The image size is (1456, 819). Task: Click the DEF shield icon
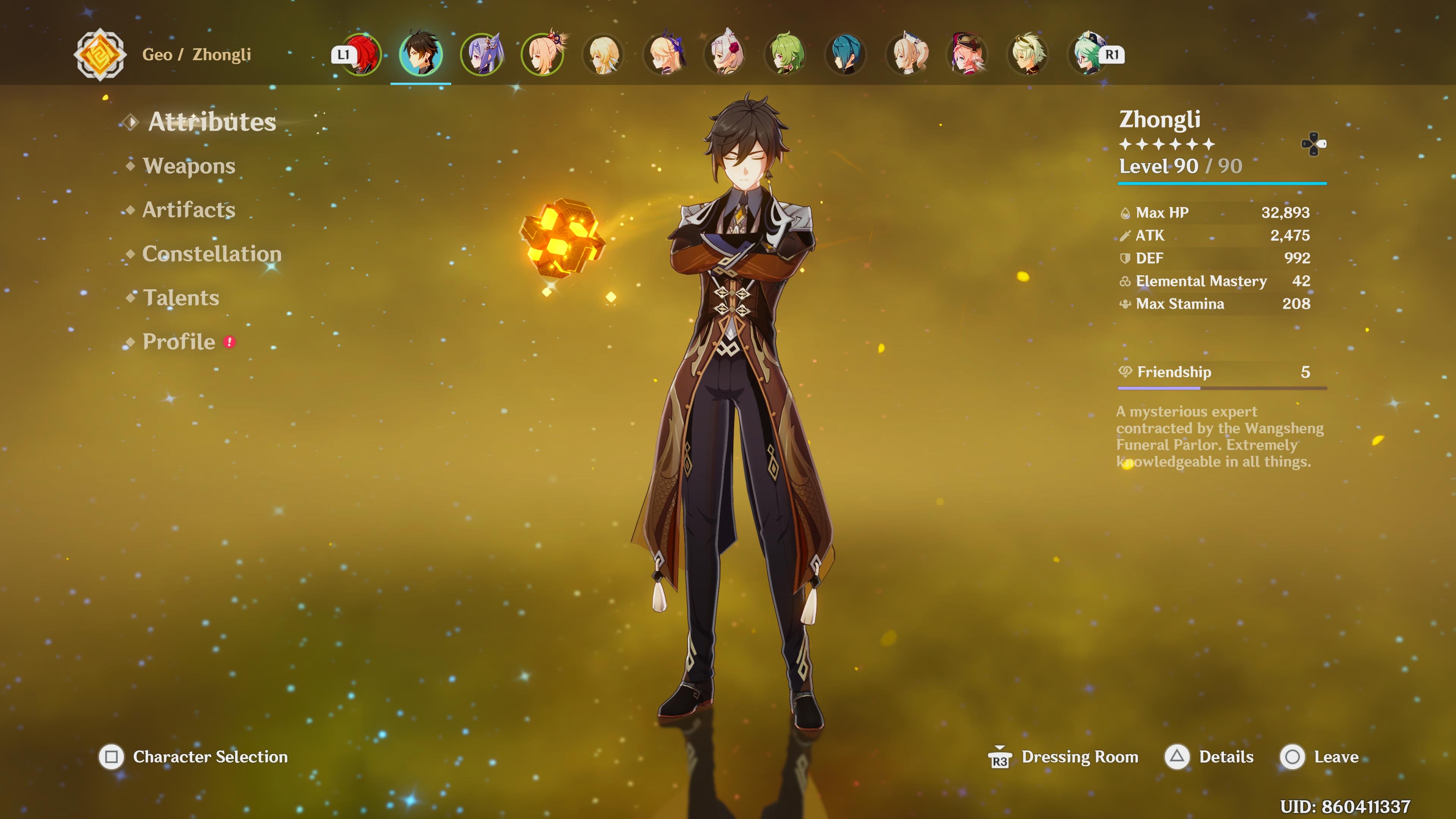[1126, 258]
